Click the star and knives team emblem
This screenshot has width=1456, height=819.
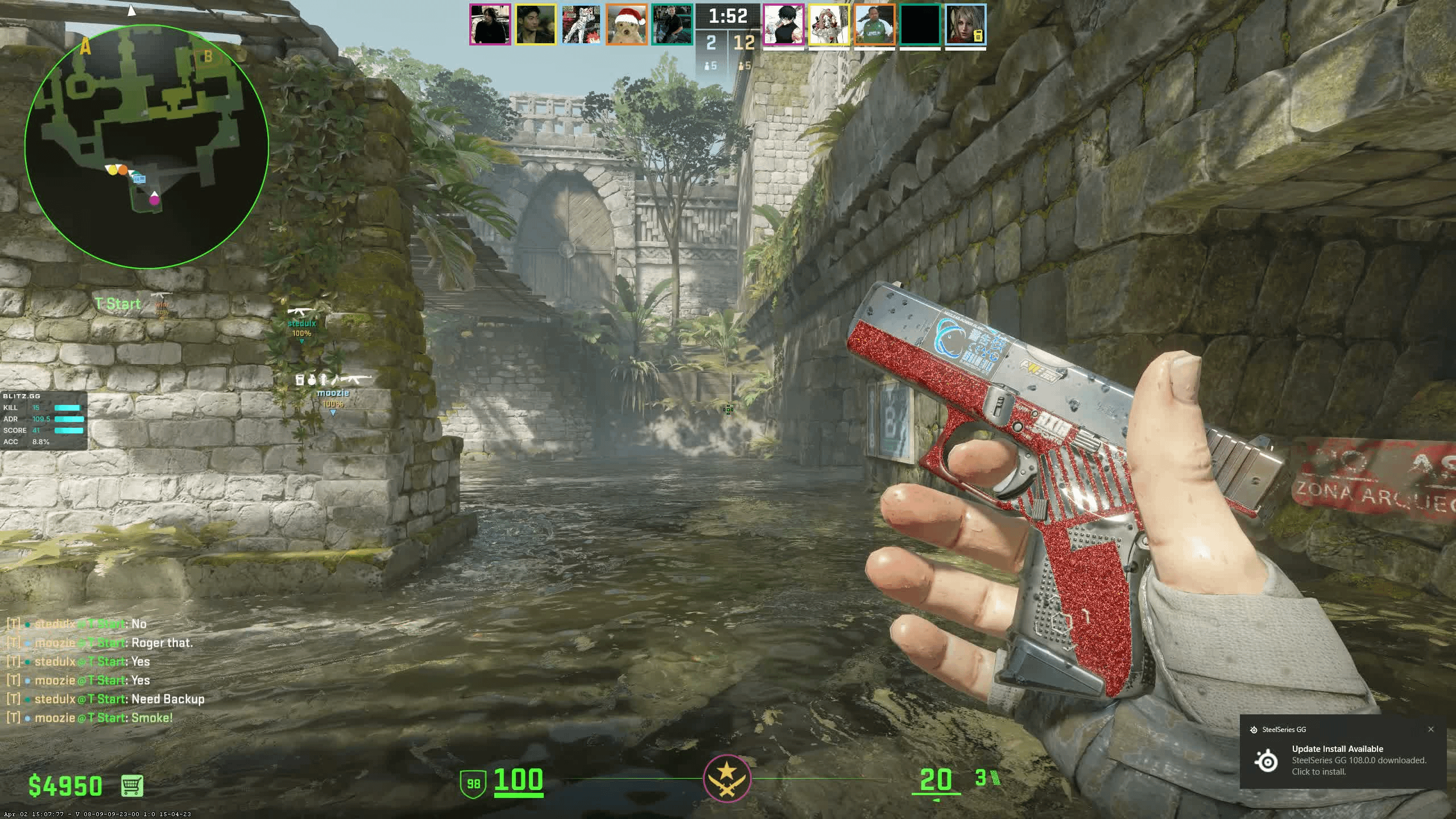[x=727, y=779]
